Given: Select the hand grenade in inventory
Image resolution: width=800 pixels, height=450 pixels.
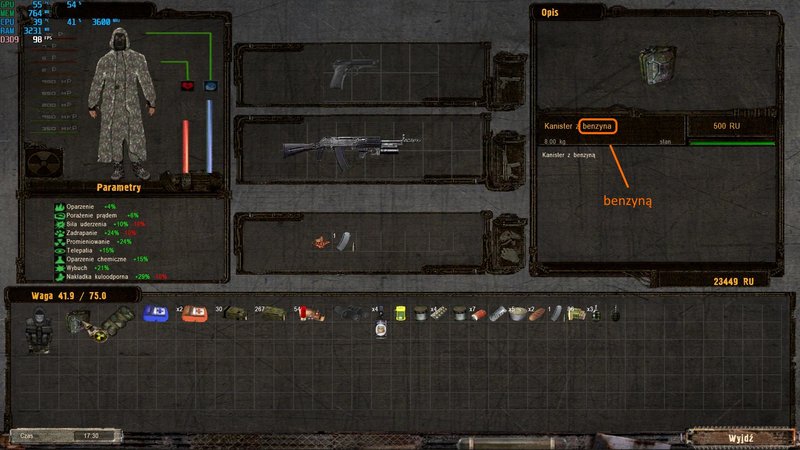Looking at the screenshot, I should click(614, 315).
